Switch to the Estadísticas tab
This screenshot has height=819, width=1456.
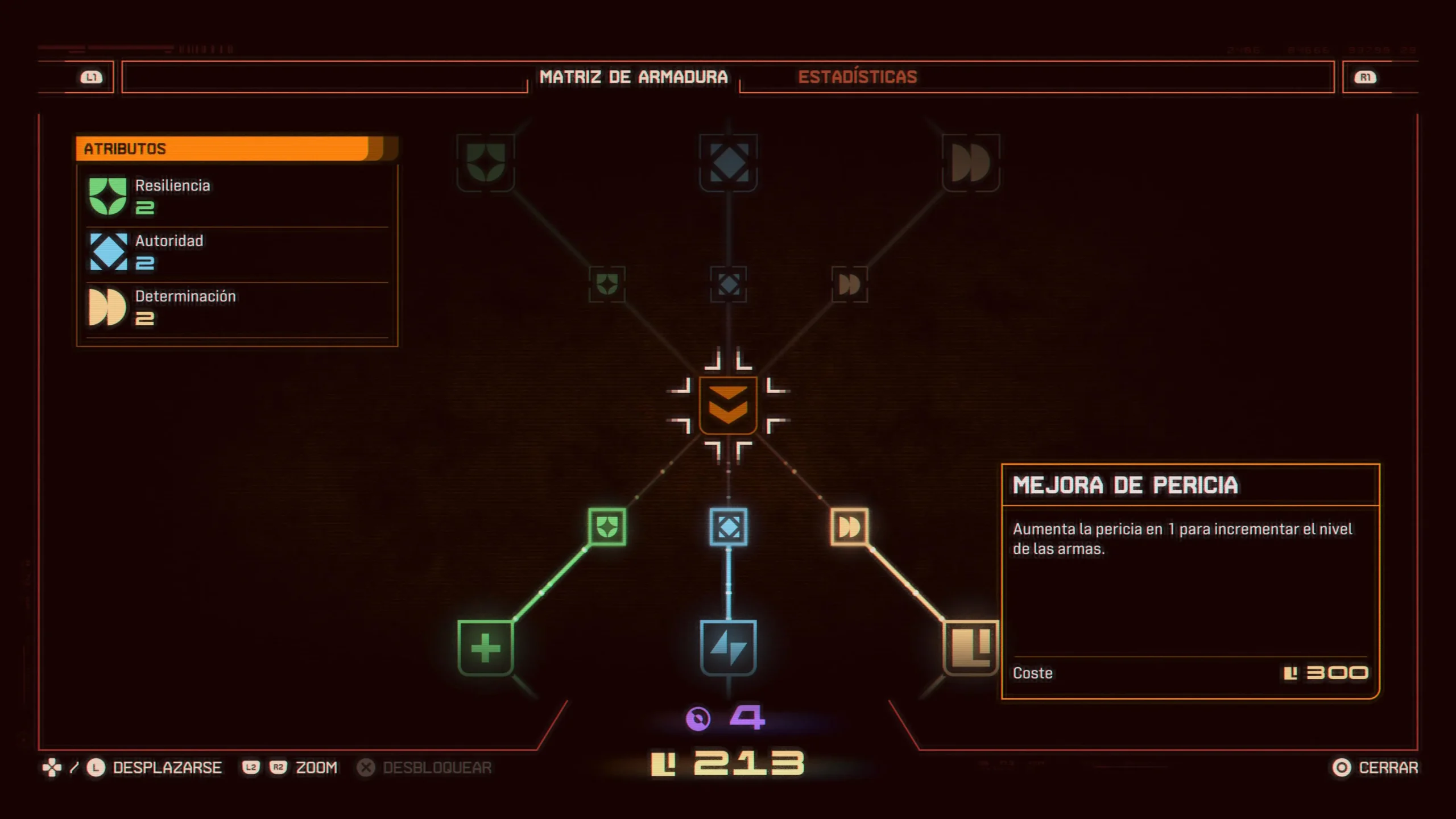(857, 77)
